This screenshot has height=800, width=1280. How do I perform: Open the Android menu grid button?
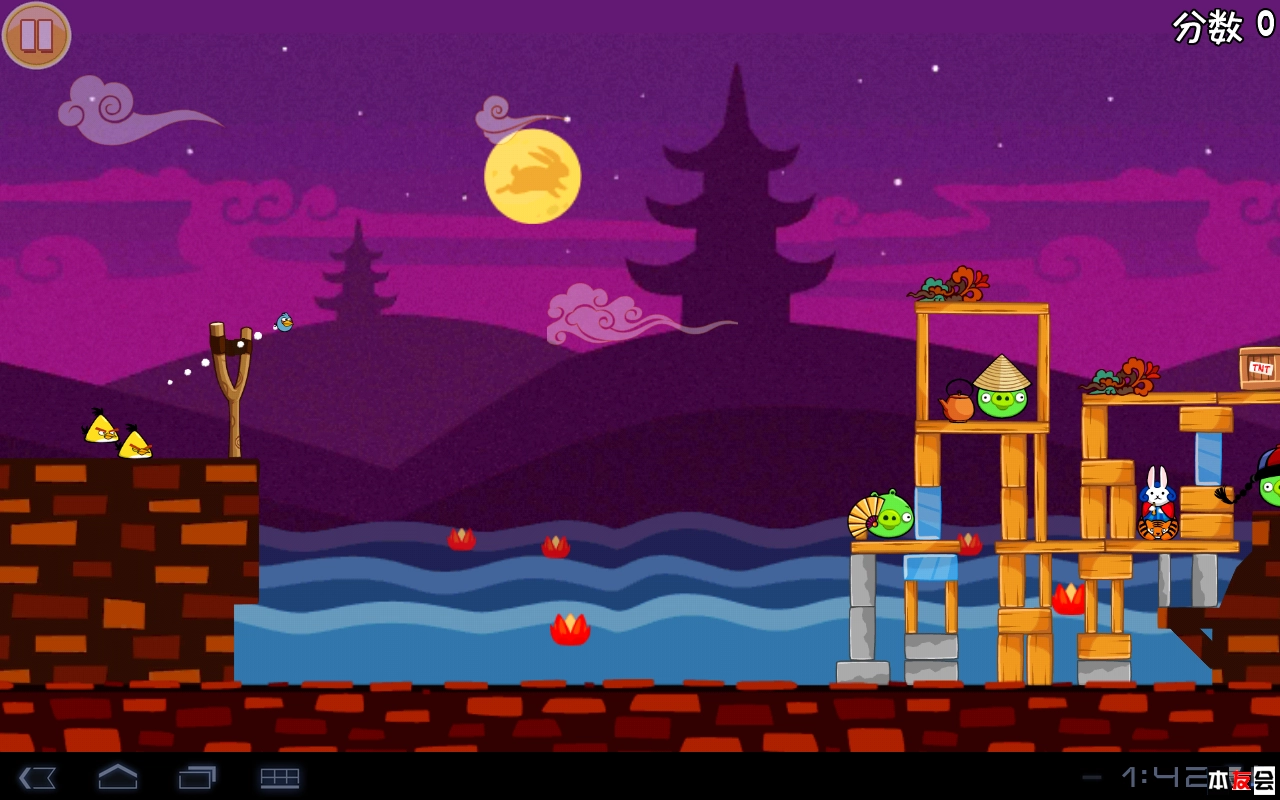(280, 777)
